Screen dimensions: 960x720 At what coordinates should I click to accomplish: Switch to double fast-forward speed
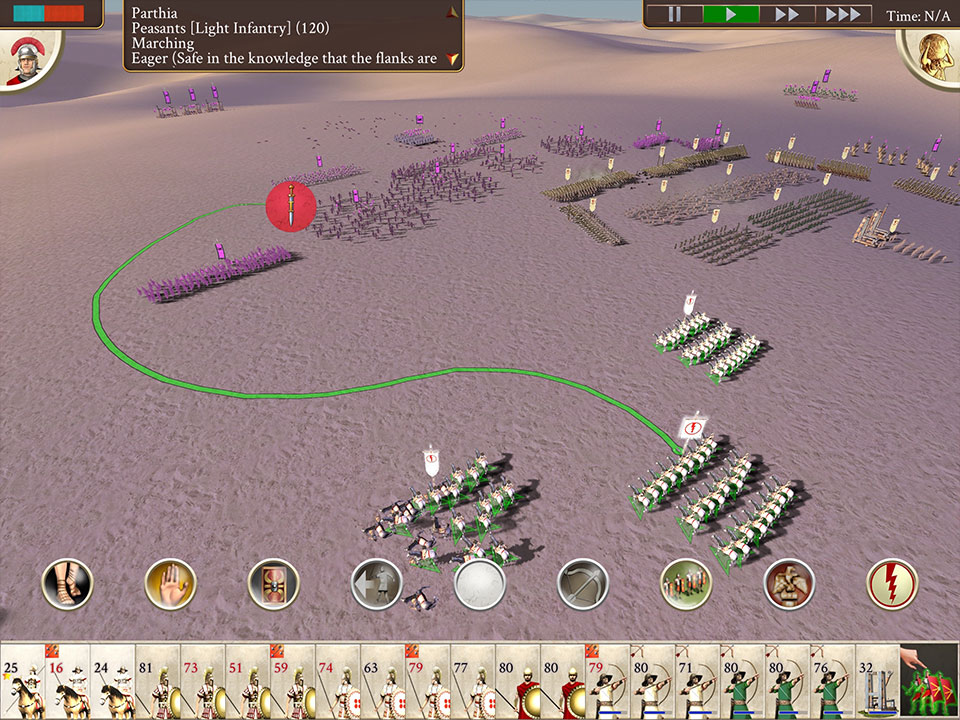(x=787, y=14)
